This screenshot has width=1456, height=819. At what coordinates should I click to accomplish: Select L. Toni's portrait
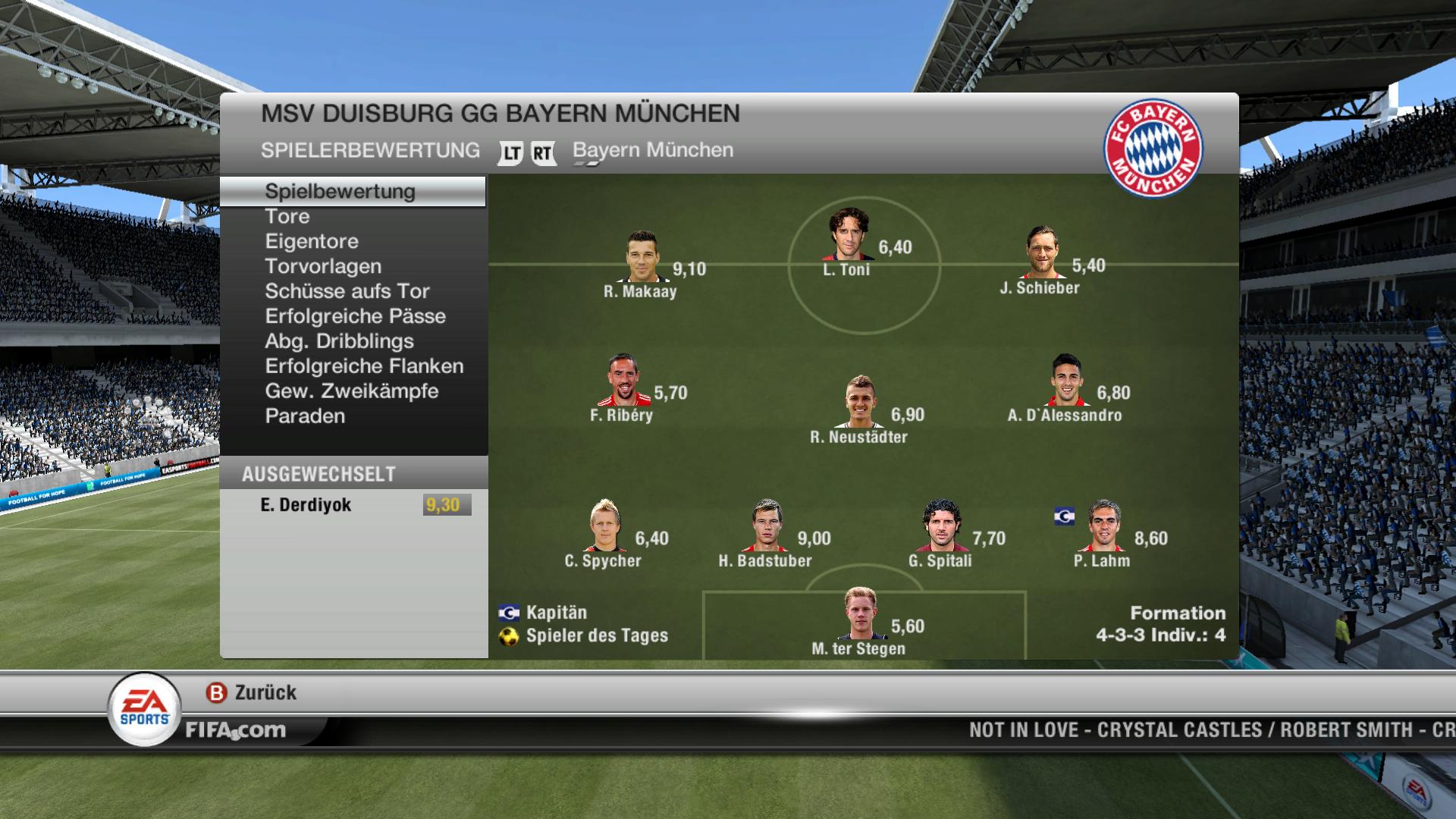tap(849, 234)
